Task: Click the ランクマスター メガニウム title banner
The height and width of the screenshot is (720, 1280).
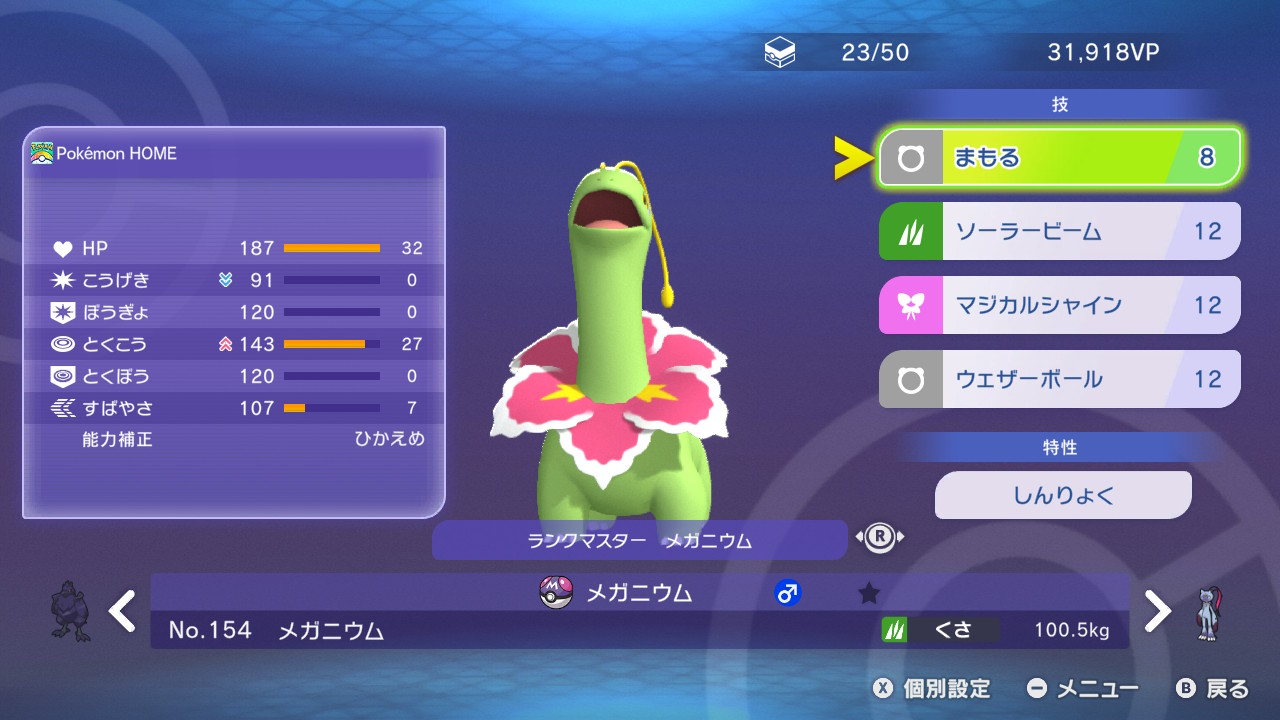Action: 639,541
